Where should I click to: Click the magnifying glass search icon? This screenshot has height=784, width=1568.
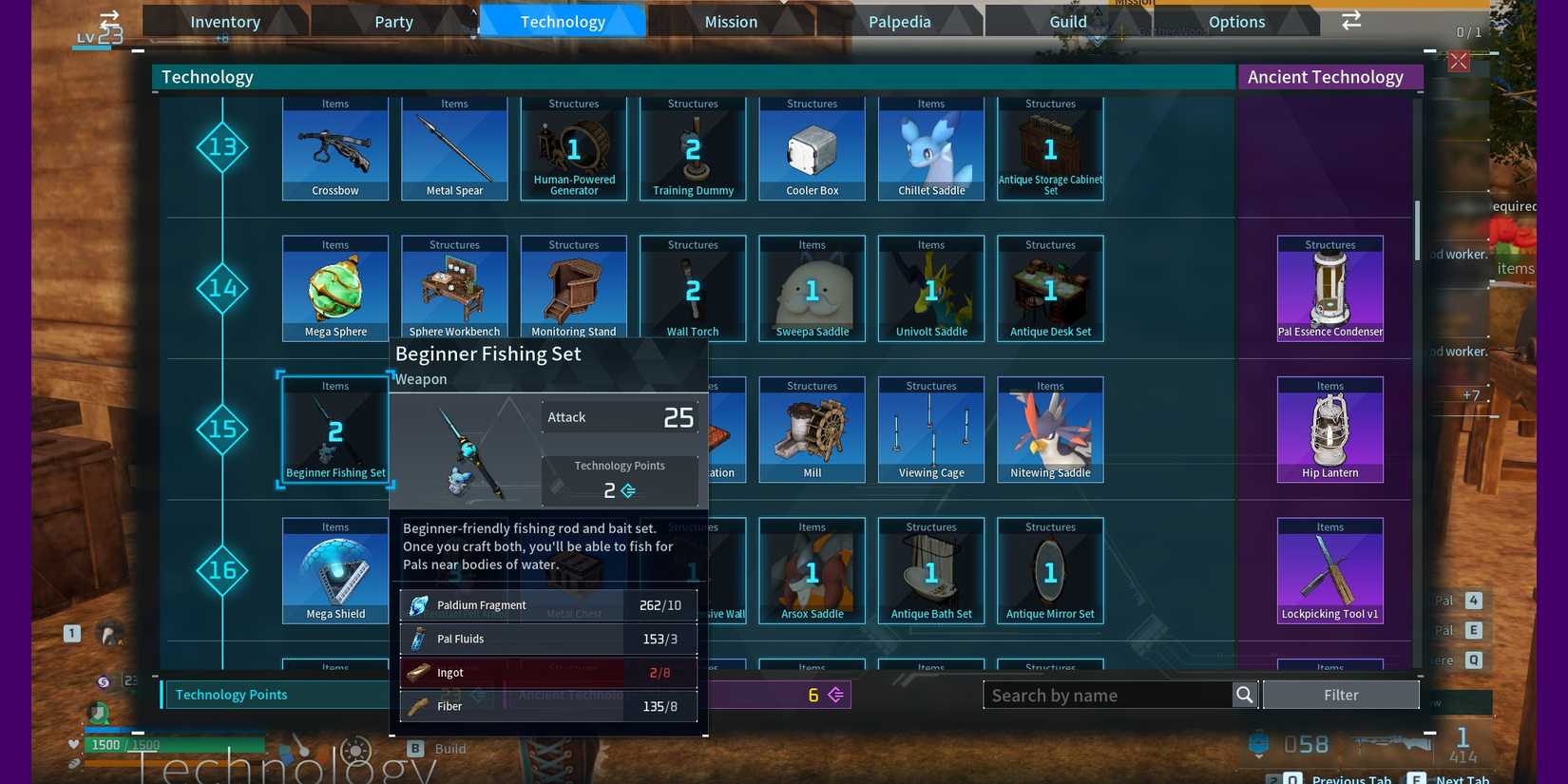pyautogui.click(x=1245, y=695)
